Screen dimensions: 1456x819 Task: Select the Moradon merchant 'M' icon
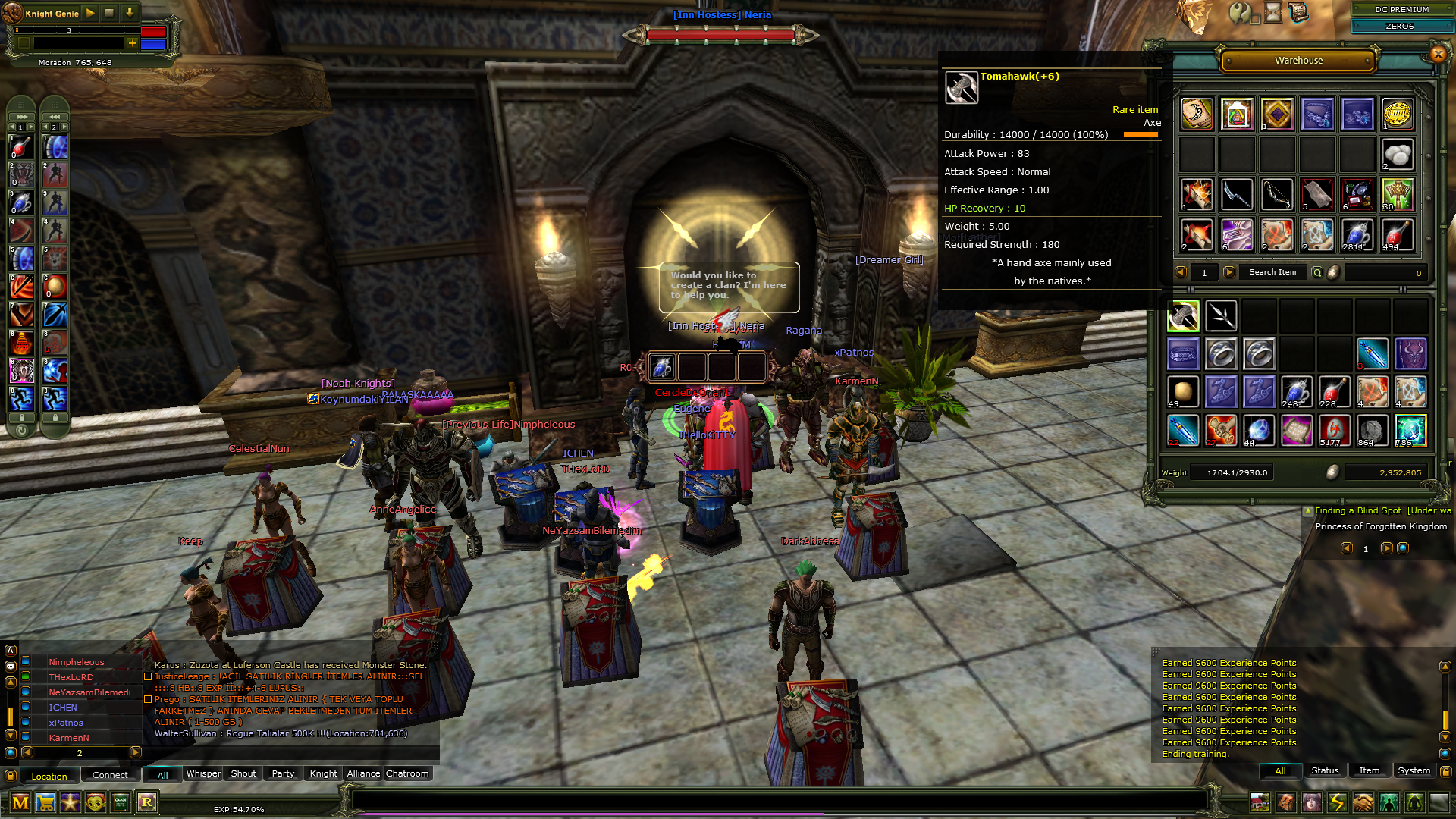click(x=21, y=802)
